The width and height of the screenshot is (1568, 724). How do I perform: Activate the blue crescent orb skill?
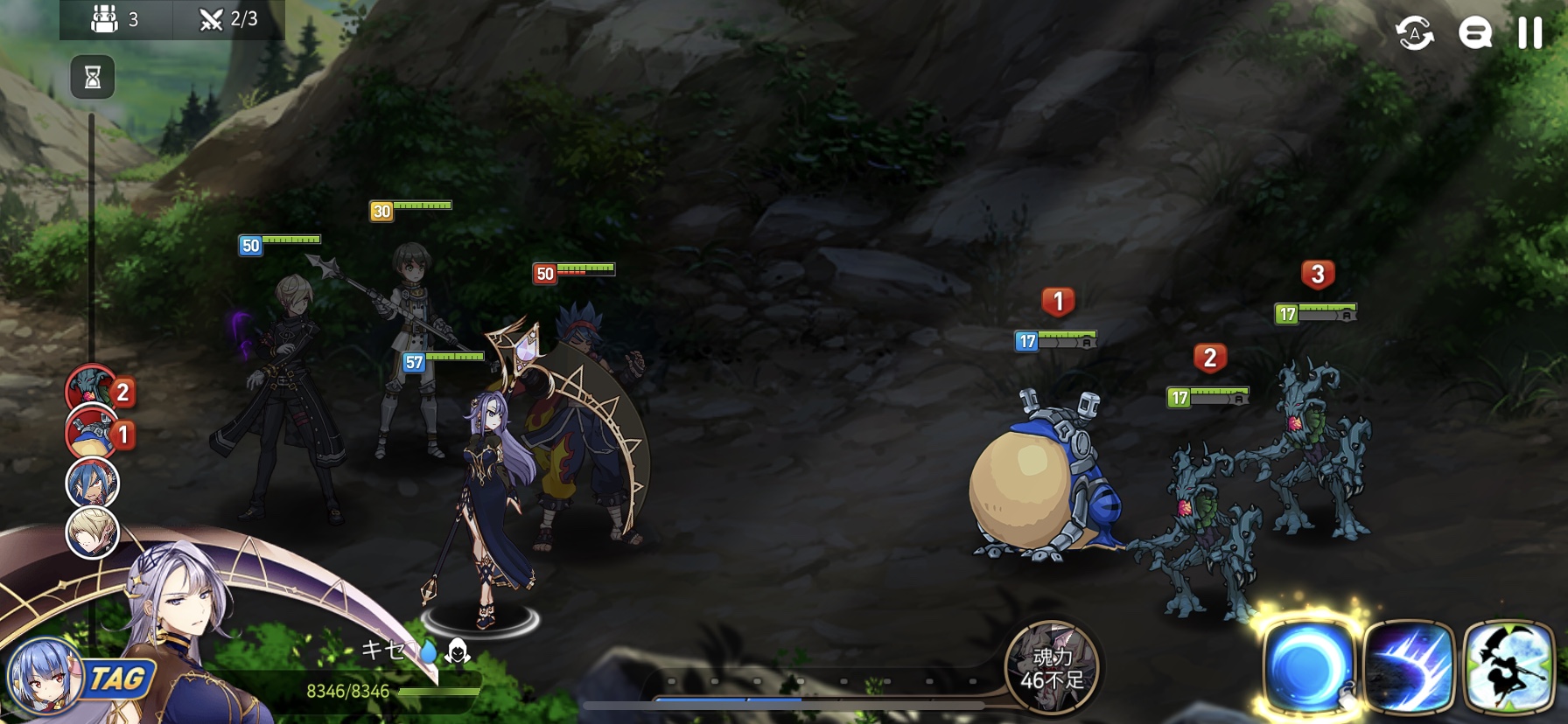point(1308,667)
